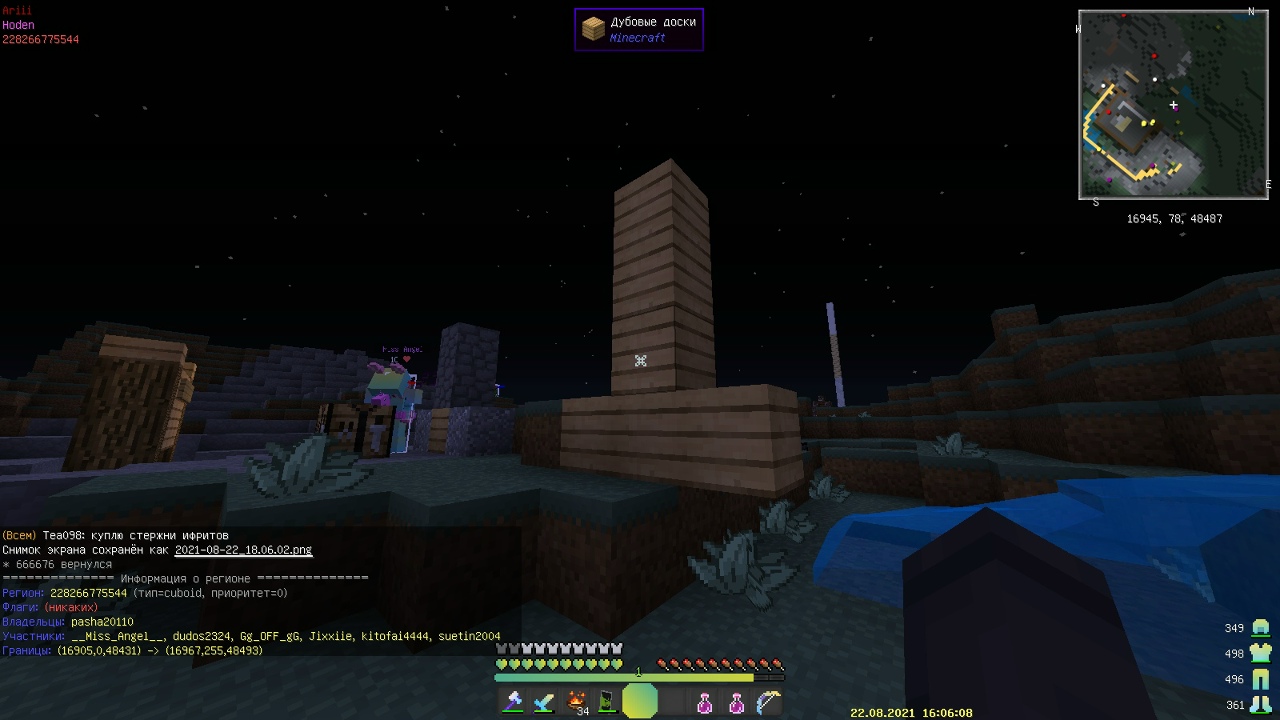The width and height of the screenshot is (1280, 720).
Task: Open the saved screenshot link in chat
Action: [243, 550]
